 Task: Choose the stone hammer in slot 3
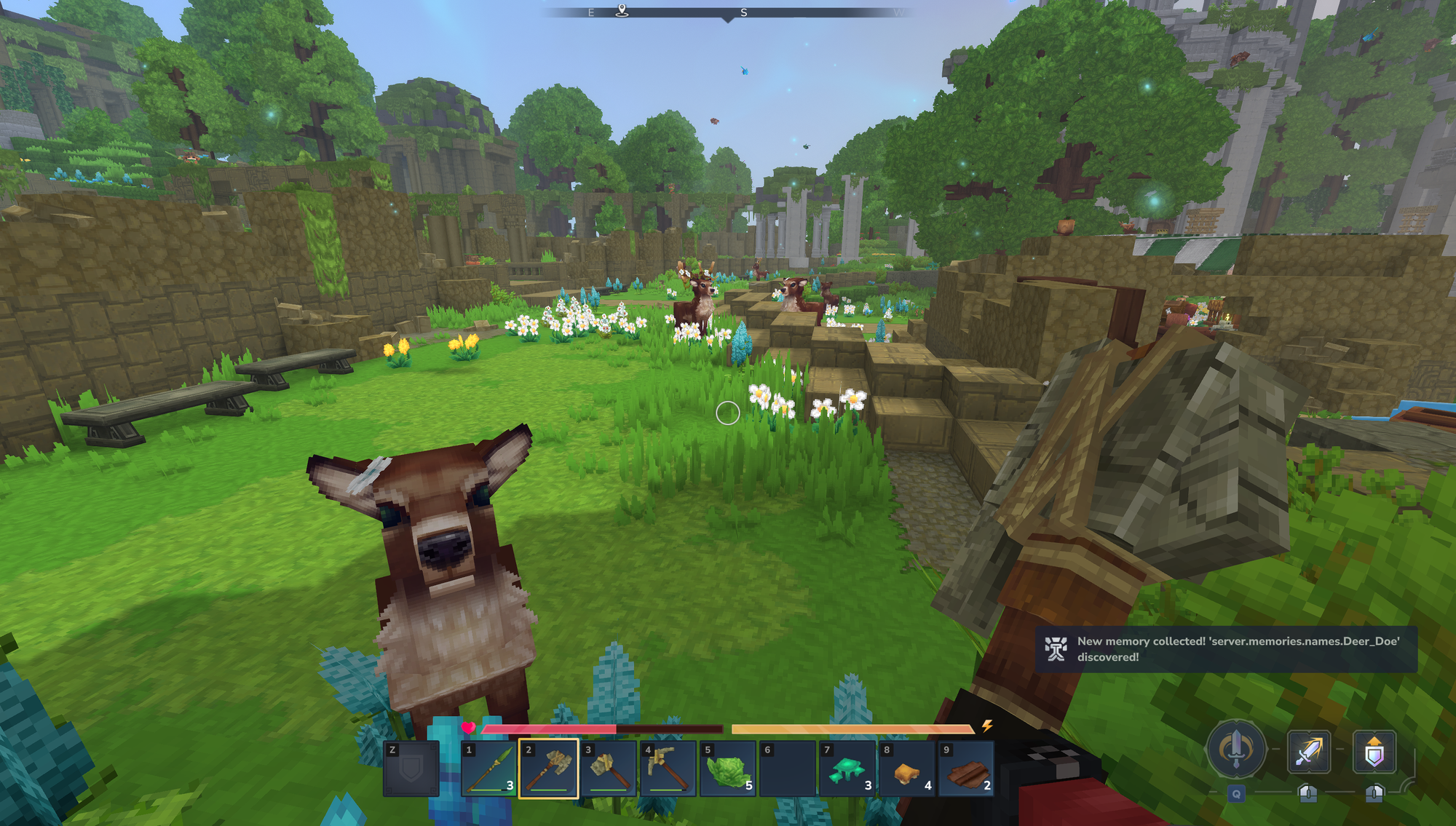pyautogui.click(x=609, y=769)
